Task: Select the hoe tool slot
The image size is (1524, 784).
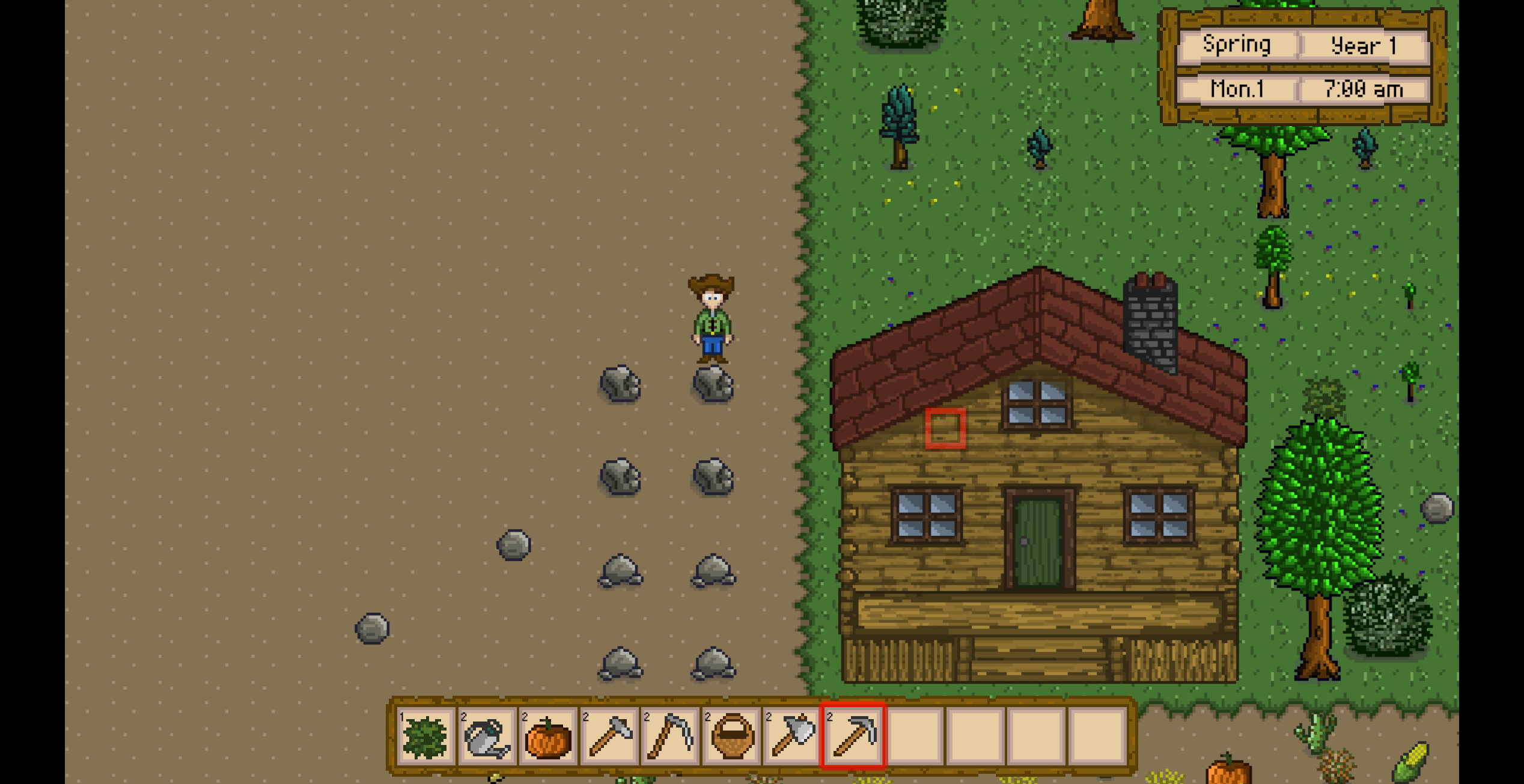Action: 609,737
